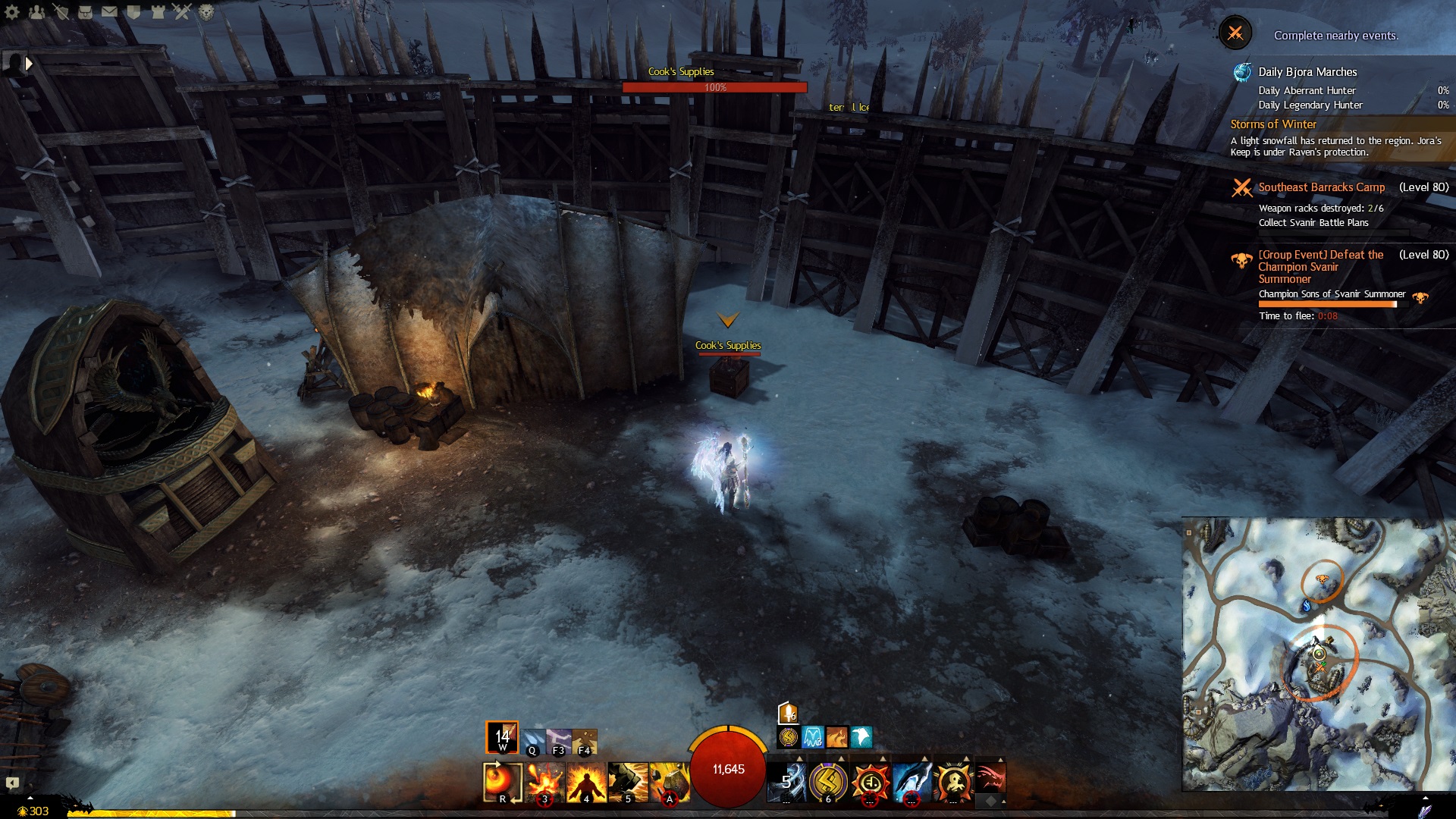Switch to earth attunement F4 icon
This screenshot has height=819, width=1456.
(584, 741)
